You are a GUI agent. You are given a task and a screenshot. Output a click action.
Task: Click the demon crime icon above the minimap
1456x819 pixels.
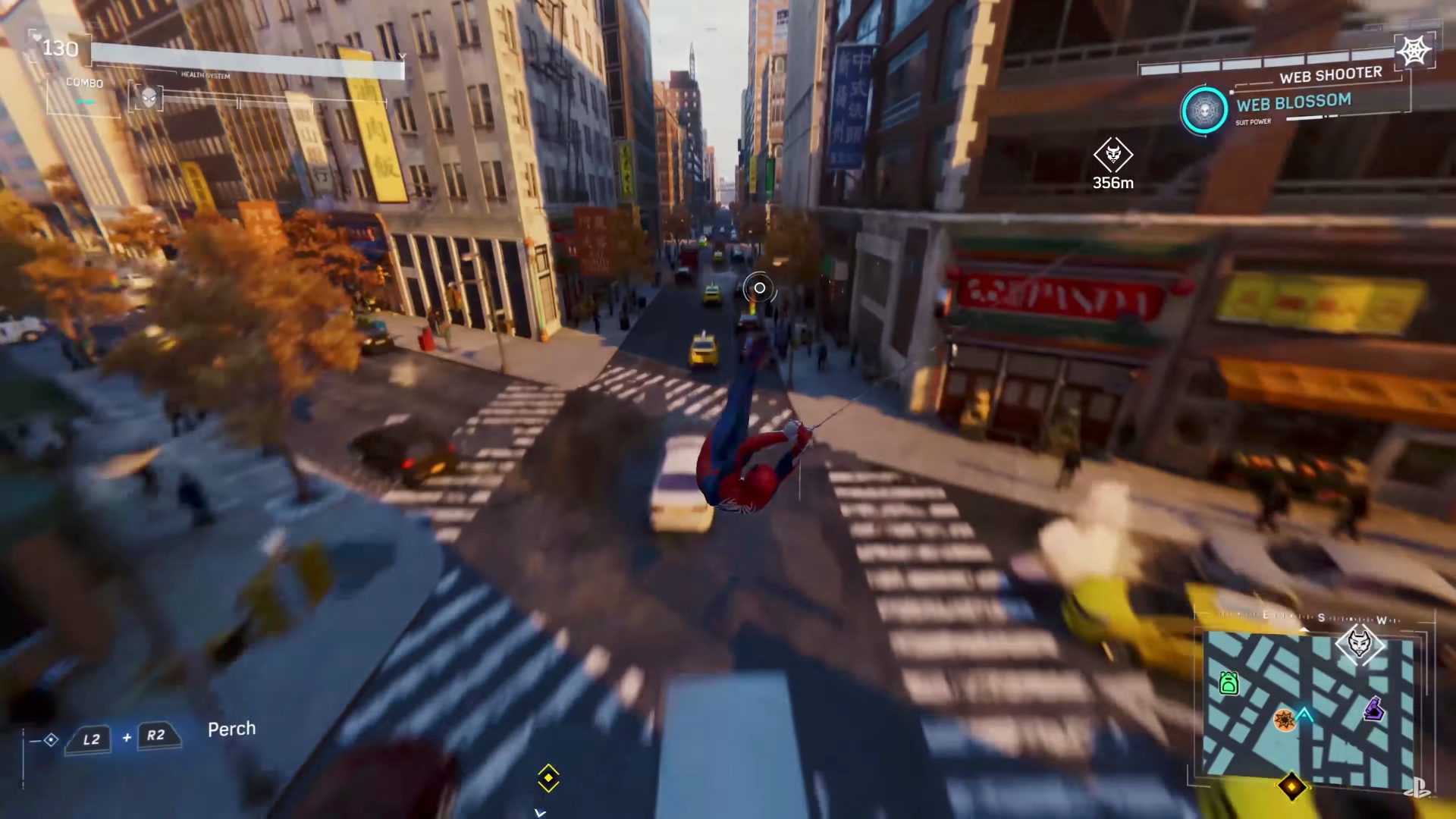tap(1360, 643)
